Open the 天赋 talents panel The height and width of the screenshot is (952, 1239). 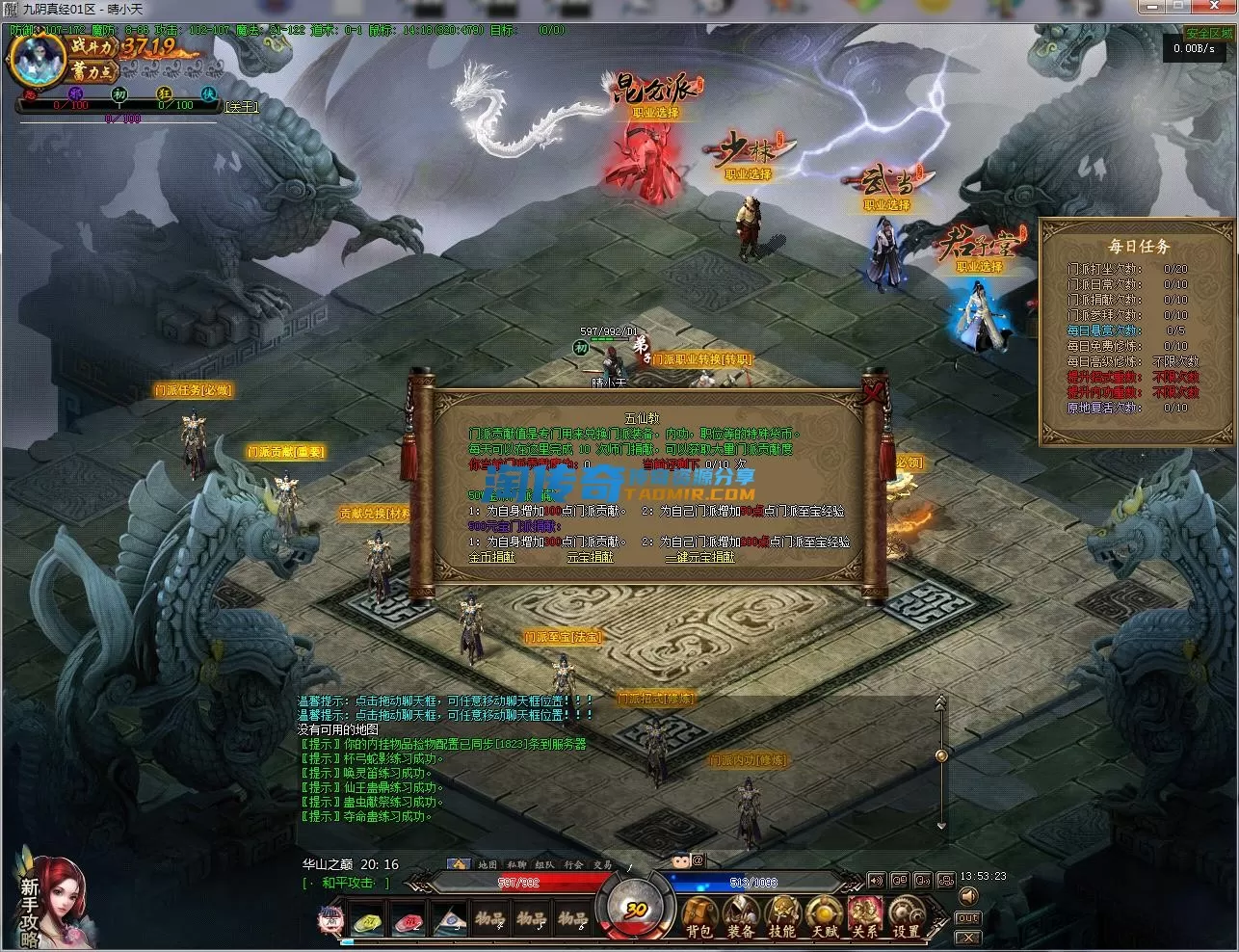click(824, 916)
